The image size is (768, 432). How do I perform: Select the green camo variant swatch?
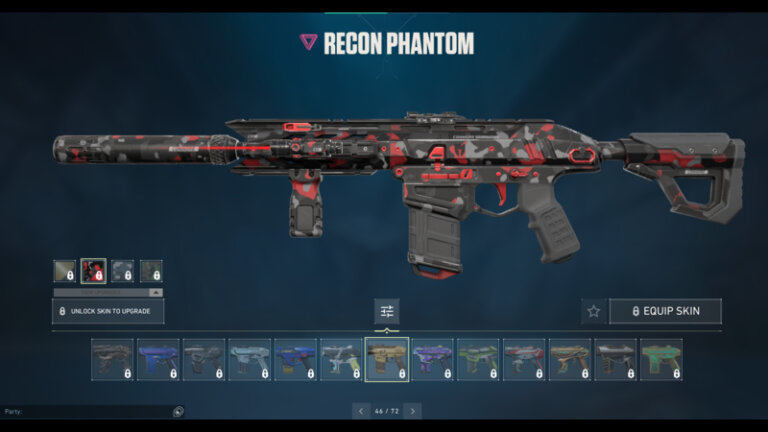coord(151,271)
